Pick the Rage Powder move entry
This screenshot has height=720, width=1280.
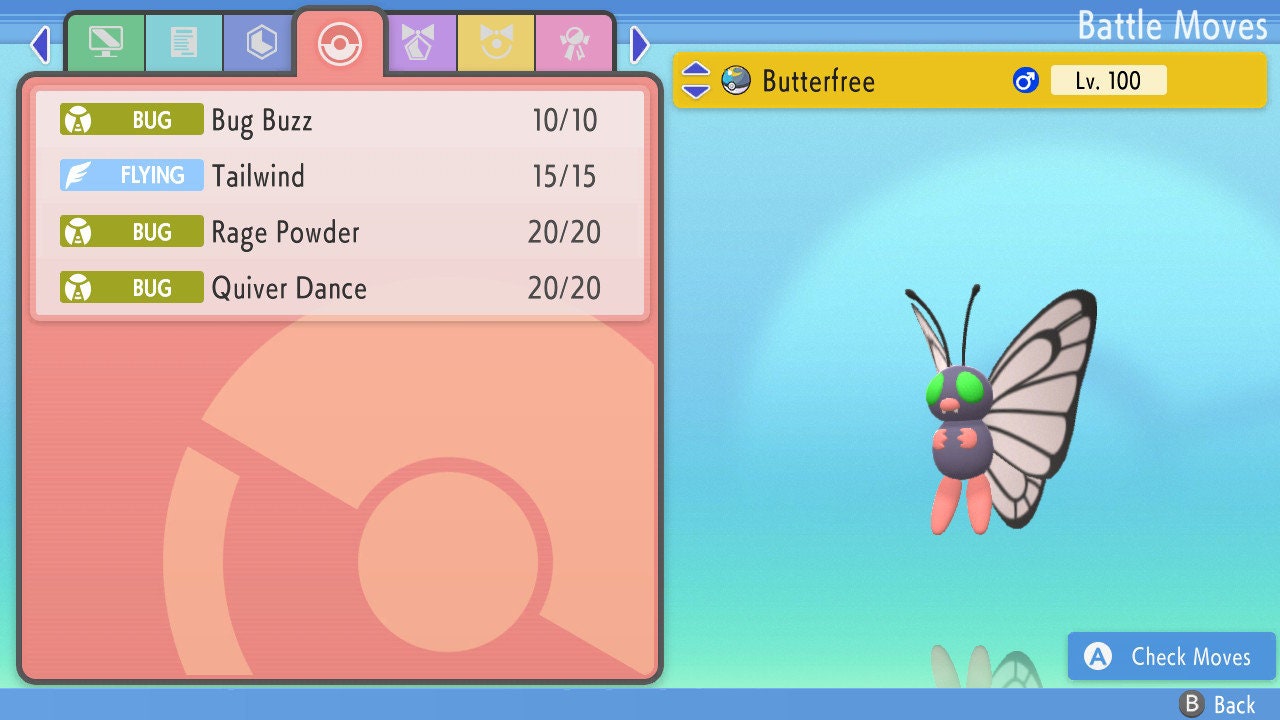click(340, 233)
